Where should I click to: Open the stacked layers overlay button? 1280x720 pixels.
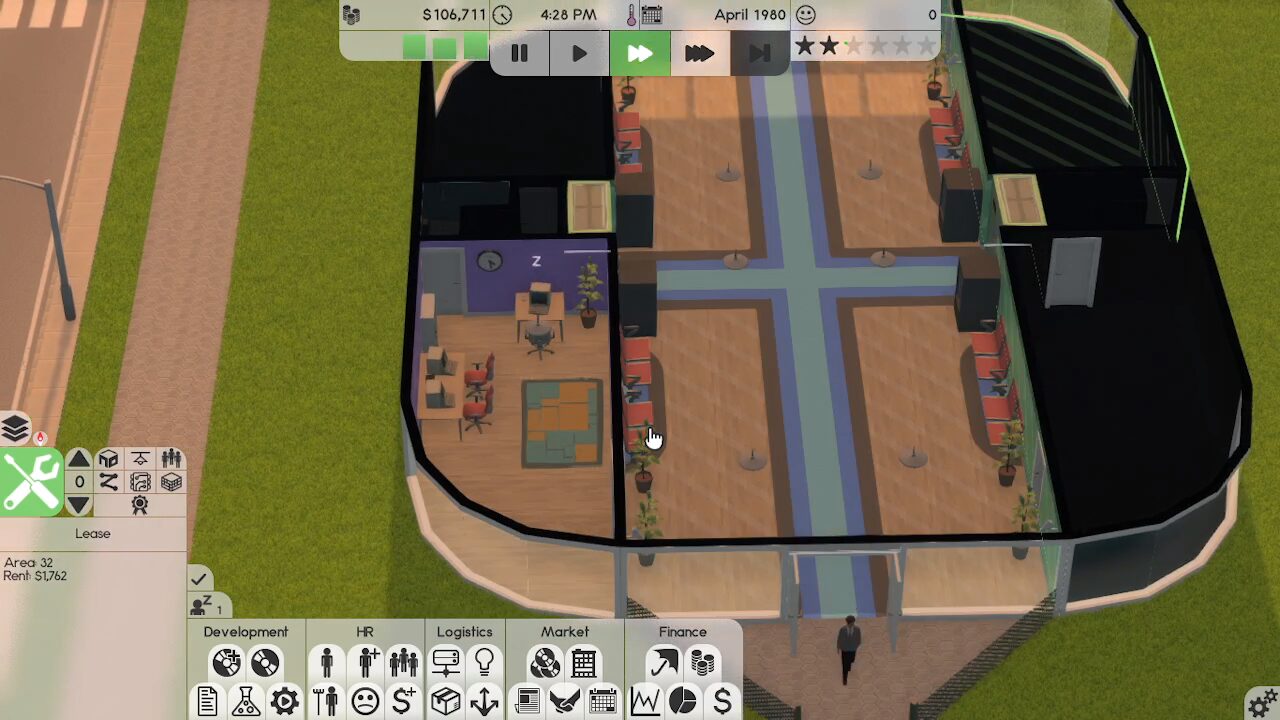coord(15,428)
